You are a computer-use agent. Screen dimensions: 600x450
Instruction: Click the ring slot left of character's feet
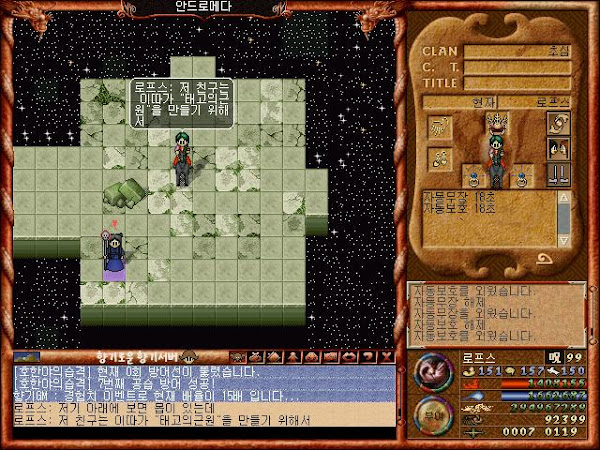coord(472,178)
